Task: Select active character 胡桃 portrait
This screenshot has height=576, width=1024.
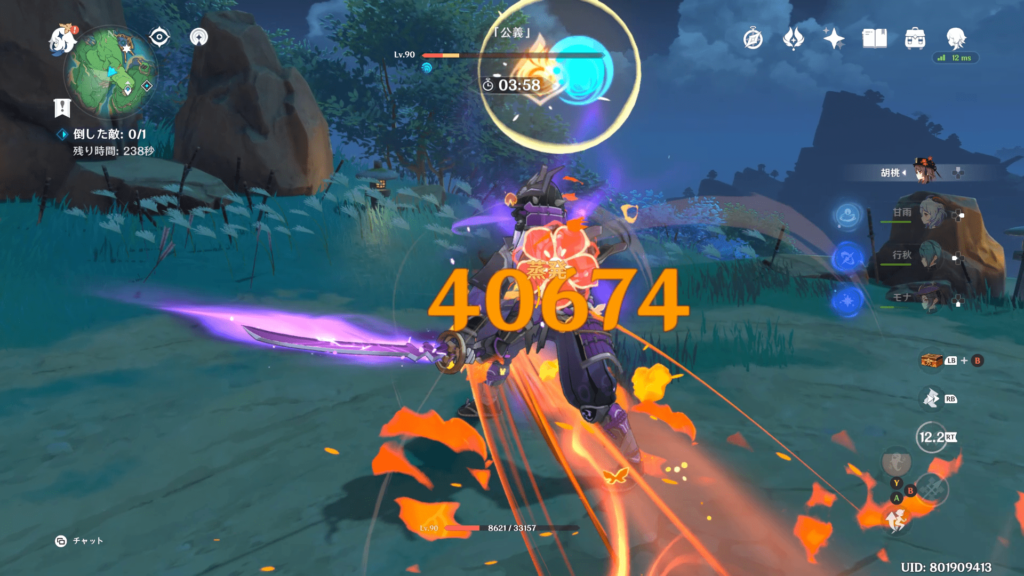Action: click(x=926, y=172)
